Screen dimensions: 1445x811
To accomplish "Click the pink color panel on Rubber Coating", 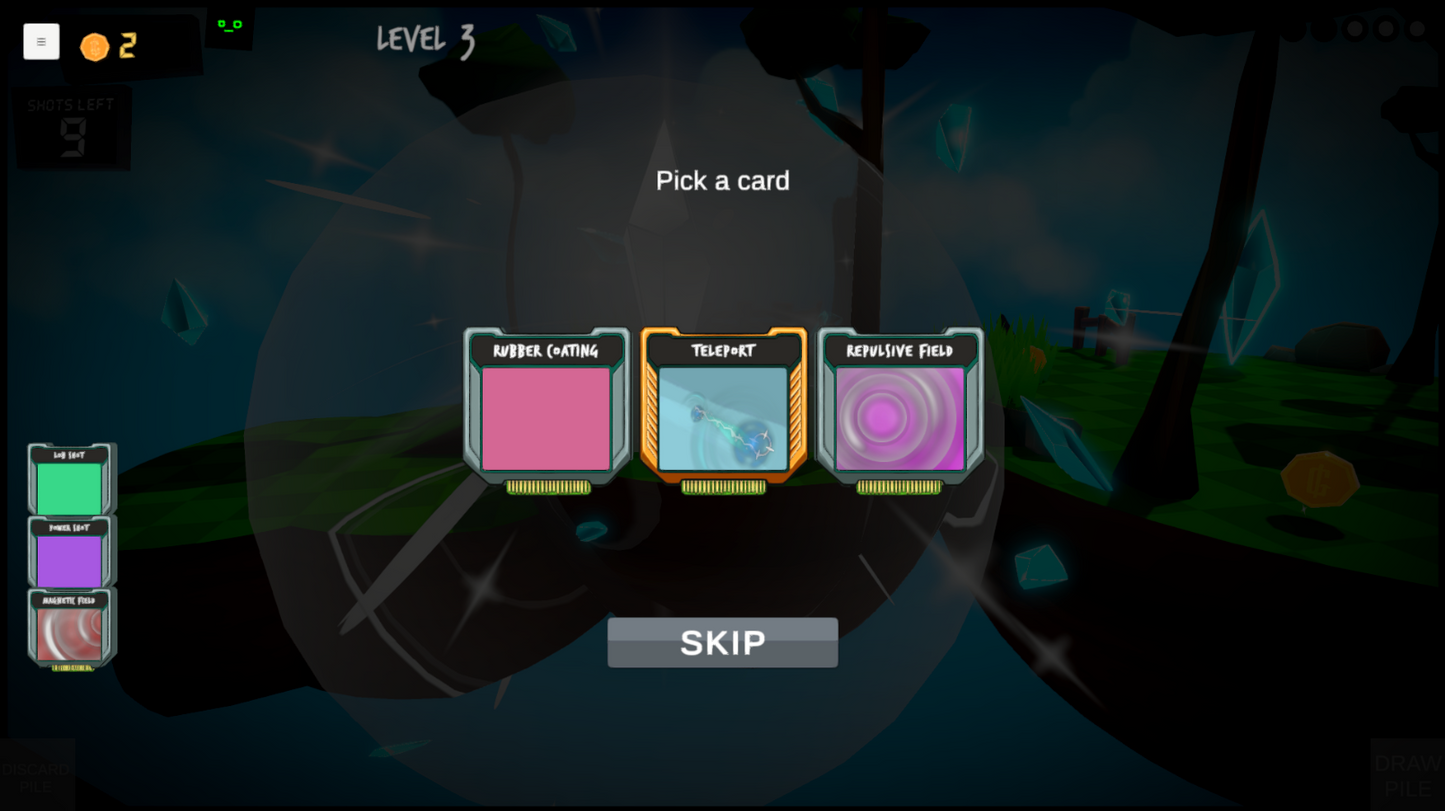I will pos(547,419).
